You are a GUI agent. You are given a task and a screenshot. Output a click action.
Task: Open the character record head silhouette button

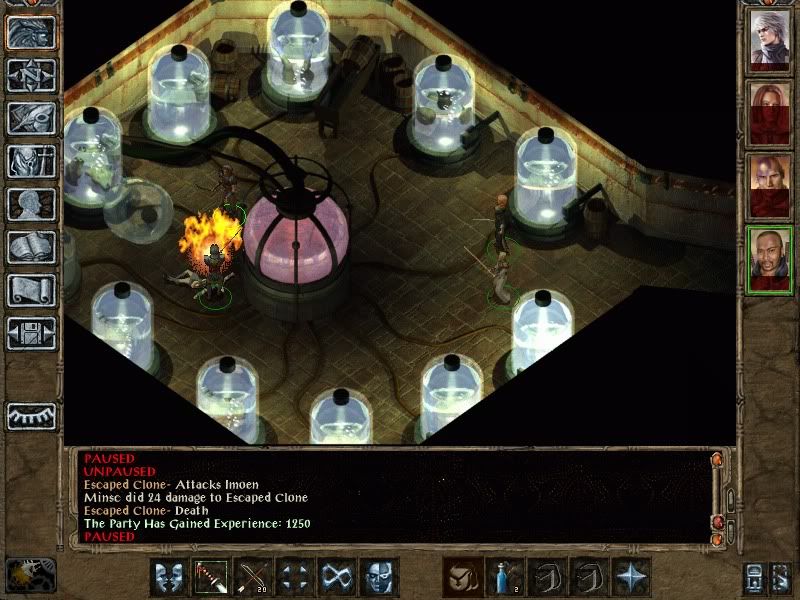pyautogui.click(x=31, y=204)
